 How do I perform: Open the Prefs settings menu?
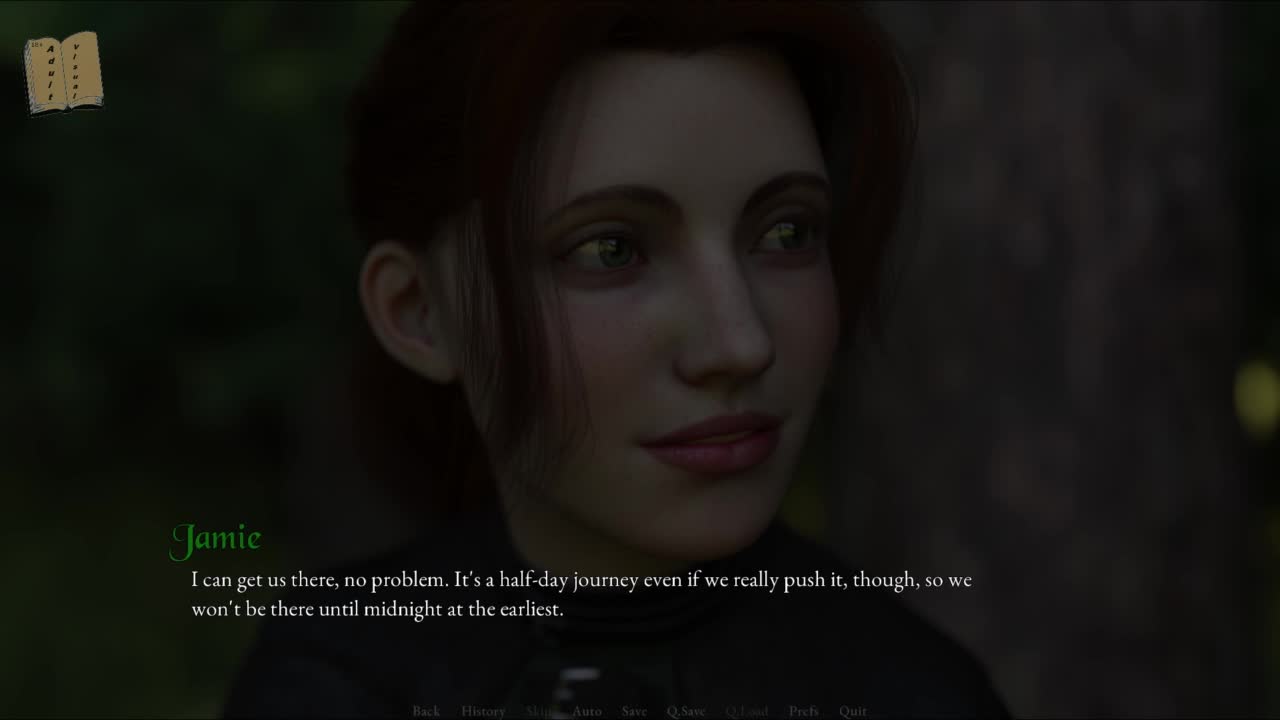(804, 711)
